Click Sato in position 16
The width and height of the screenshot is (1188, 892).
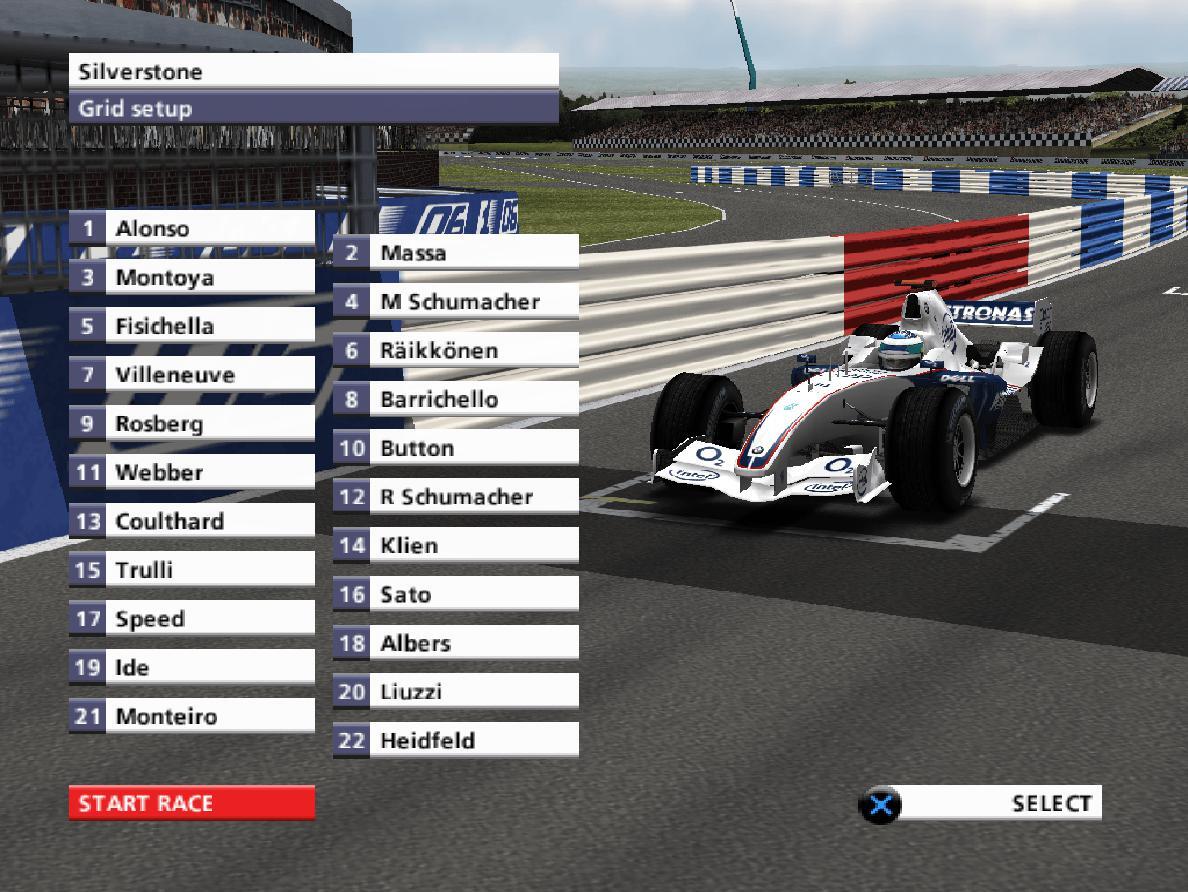[x=456, y=594]
